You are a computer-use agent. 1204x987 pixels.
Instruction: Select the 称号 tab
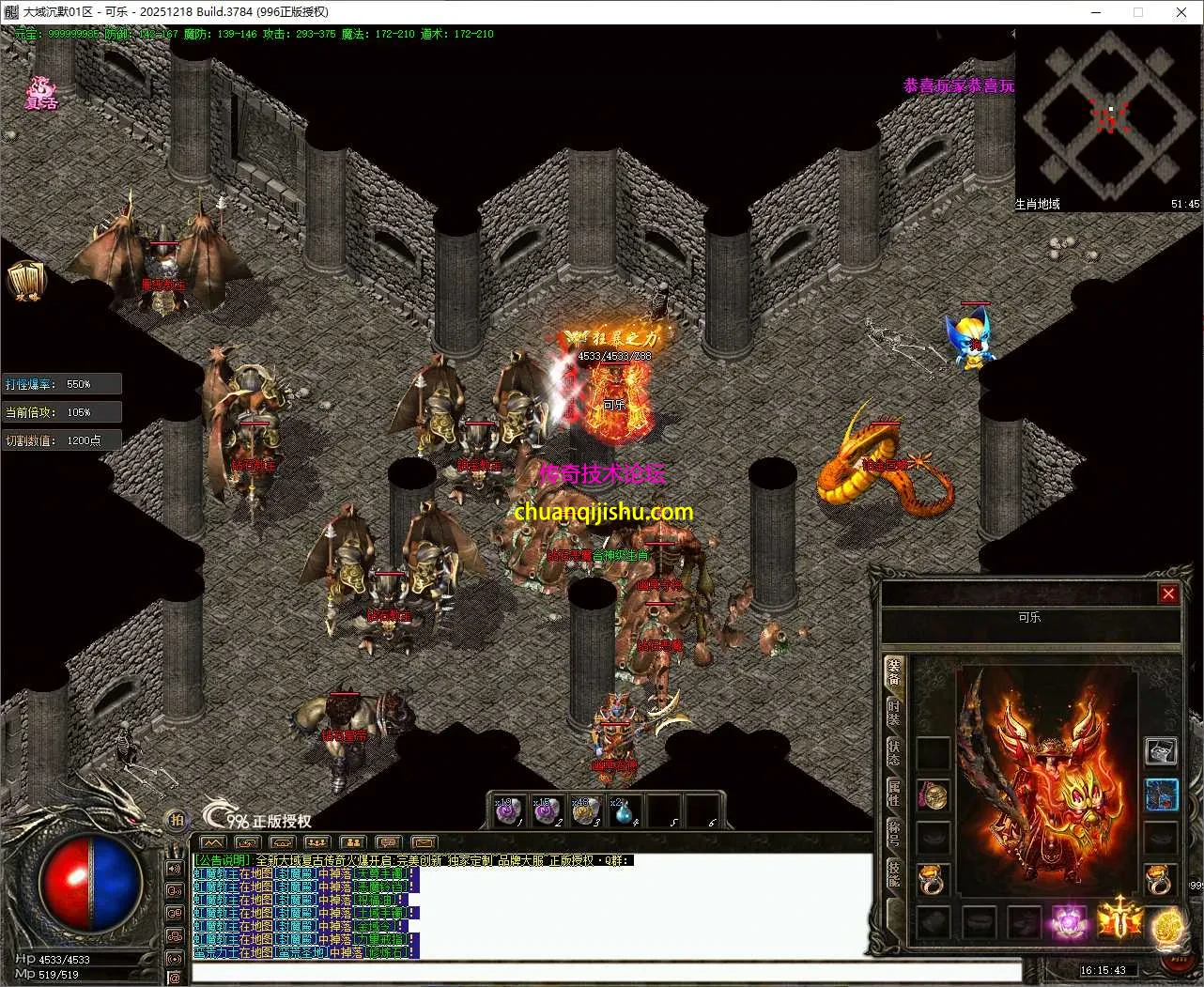click(894, 833)
